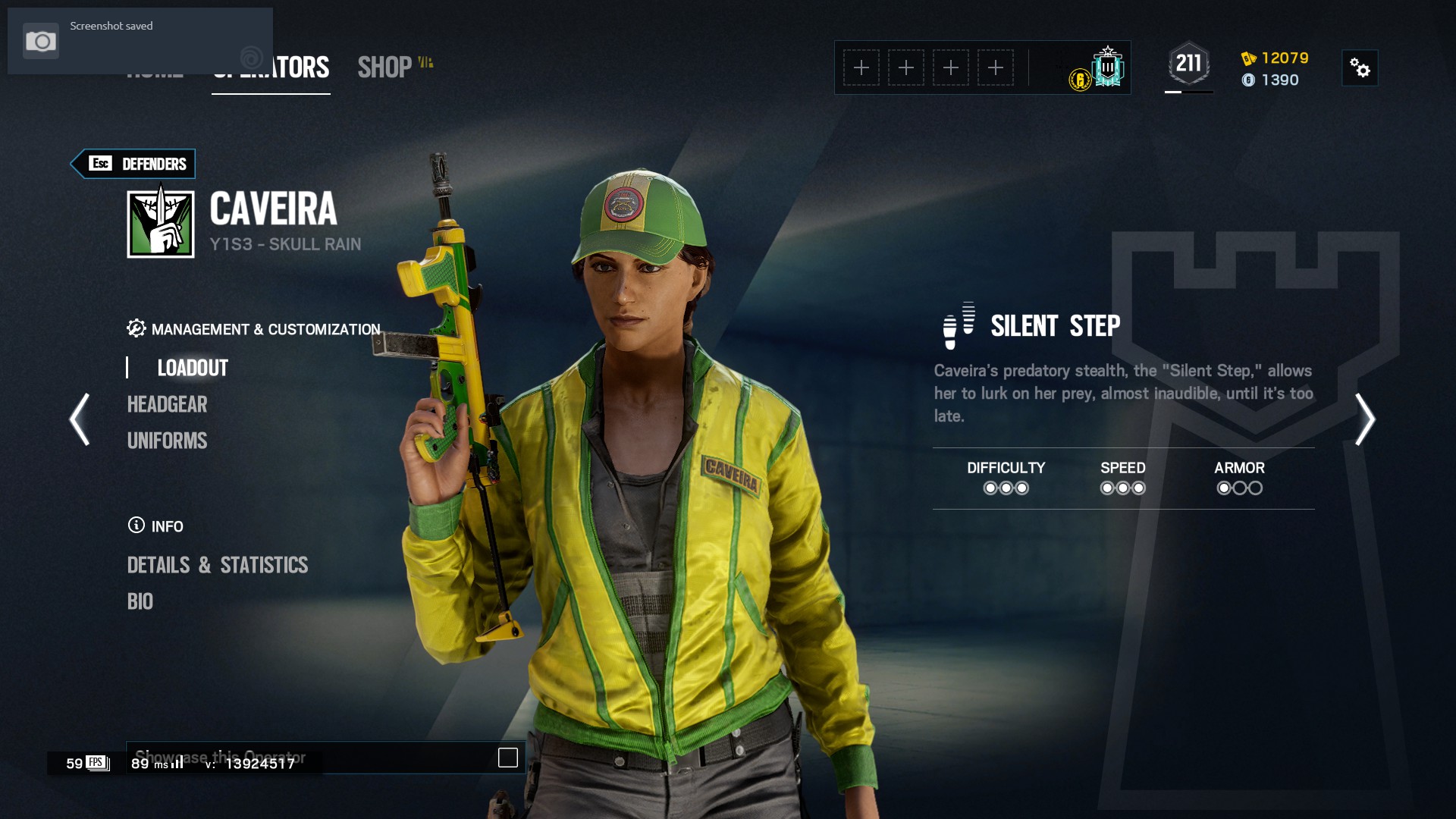This screenshot has width=1456, height=819.
Task: Show the next operator with right arrow
Action: 1365,419
